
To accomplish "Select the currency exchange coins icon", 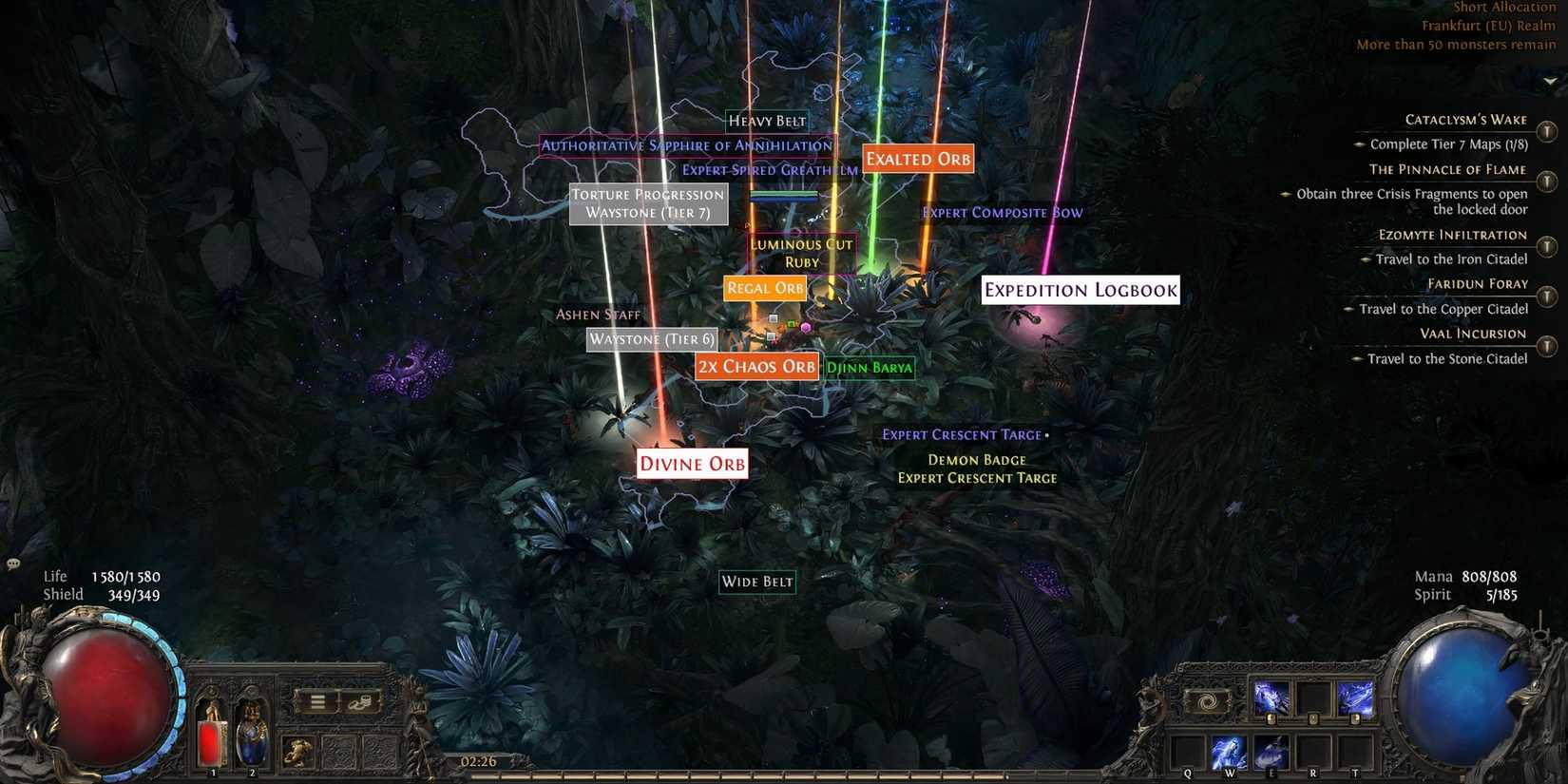I will pos(361,702).
